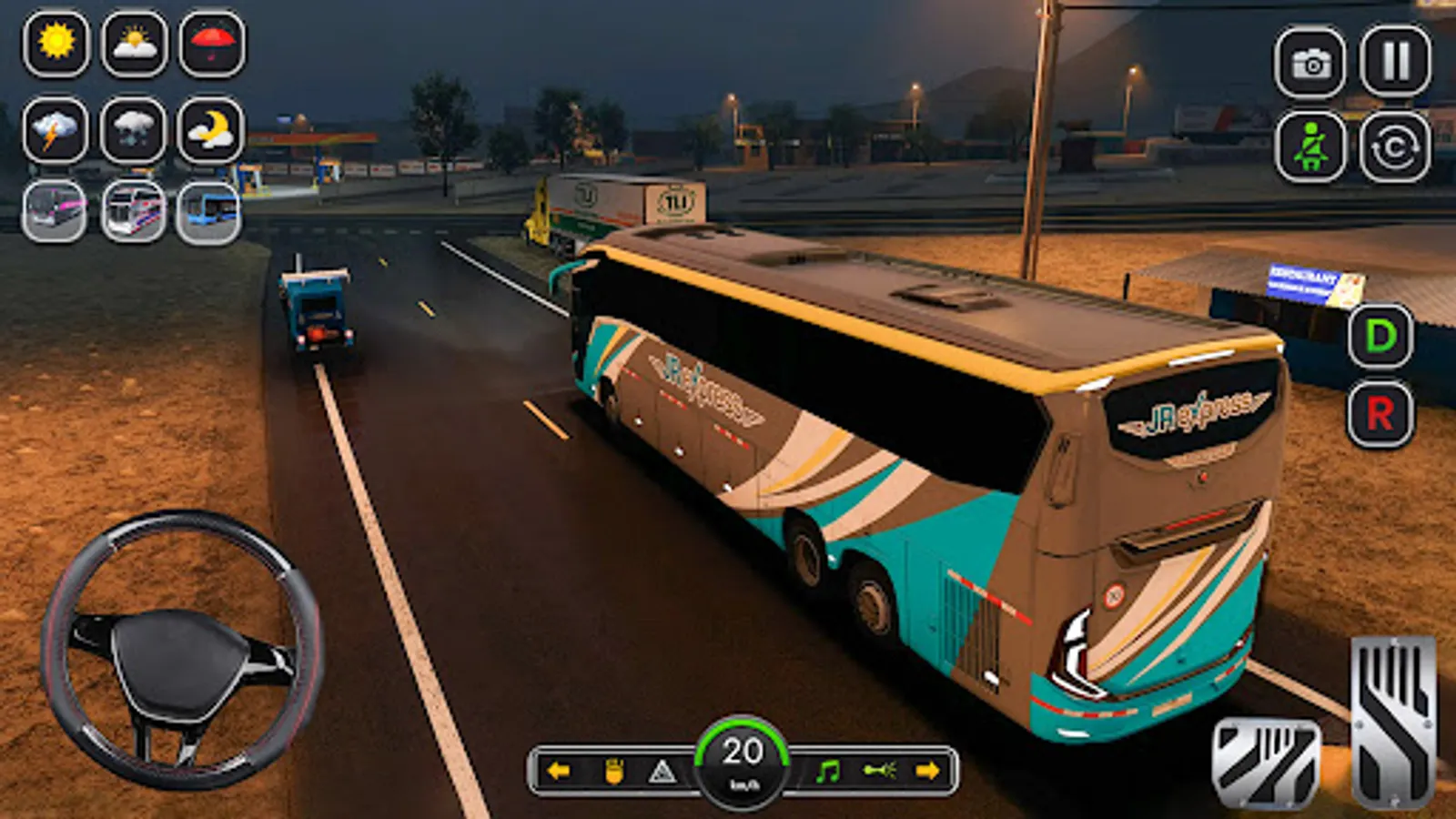Turn on the headlights
This screenshot has height=819, width=1456.
pos(614,769)
